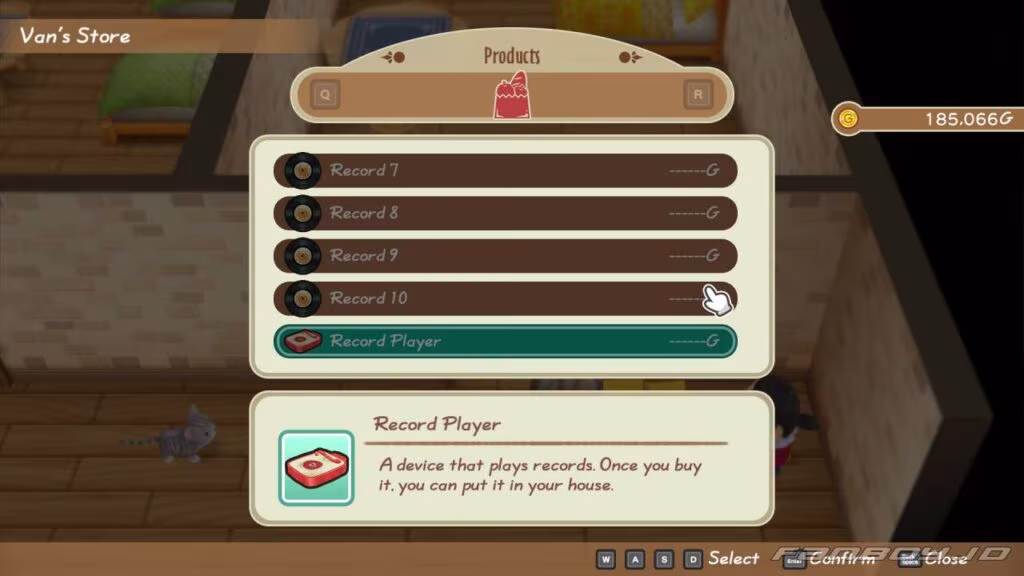Choose Record 8 from the product list
The width and height of the screenshot is (1024, 576).
tap(505, 213)
